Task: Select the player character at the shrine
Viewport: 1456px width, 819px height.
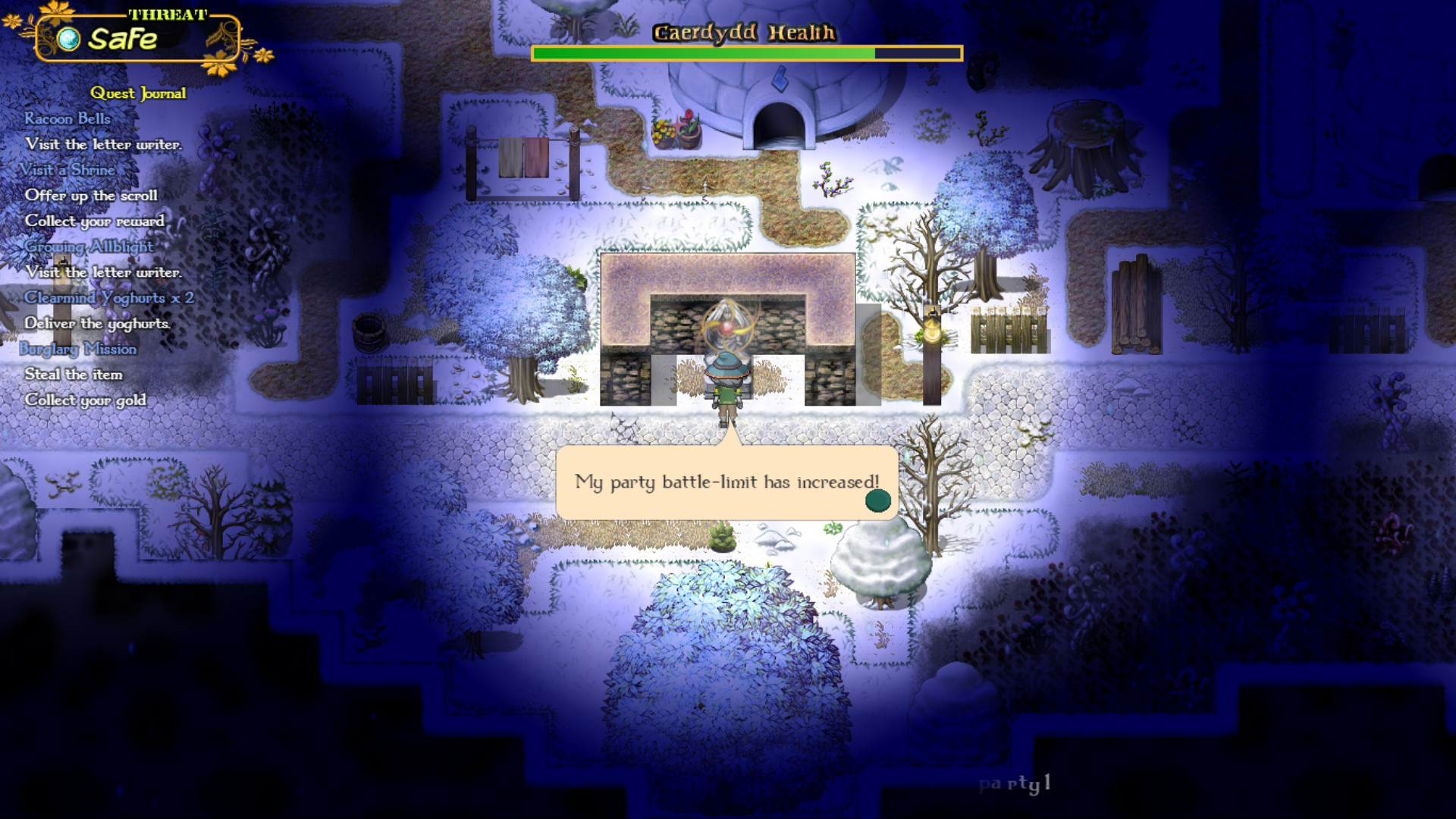Action: tap(726, 387)
